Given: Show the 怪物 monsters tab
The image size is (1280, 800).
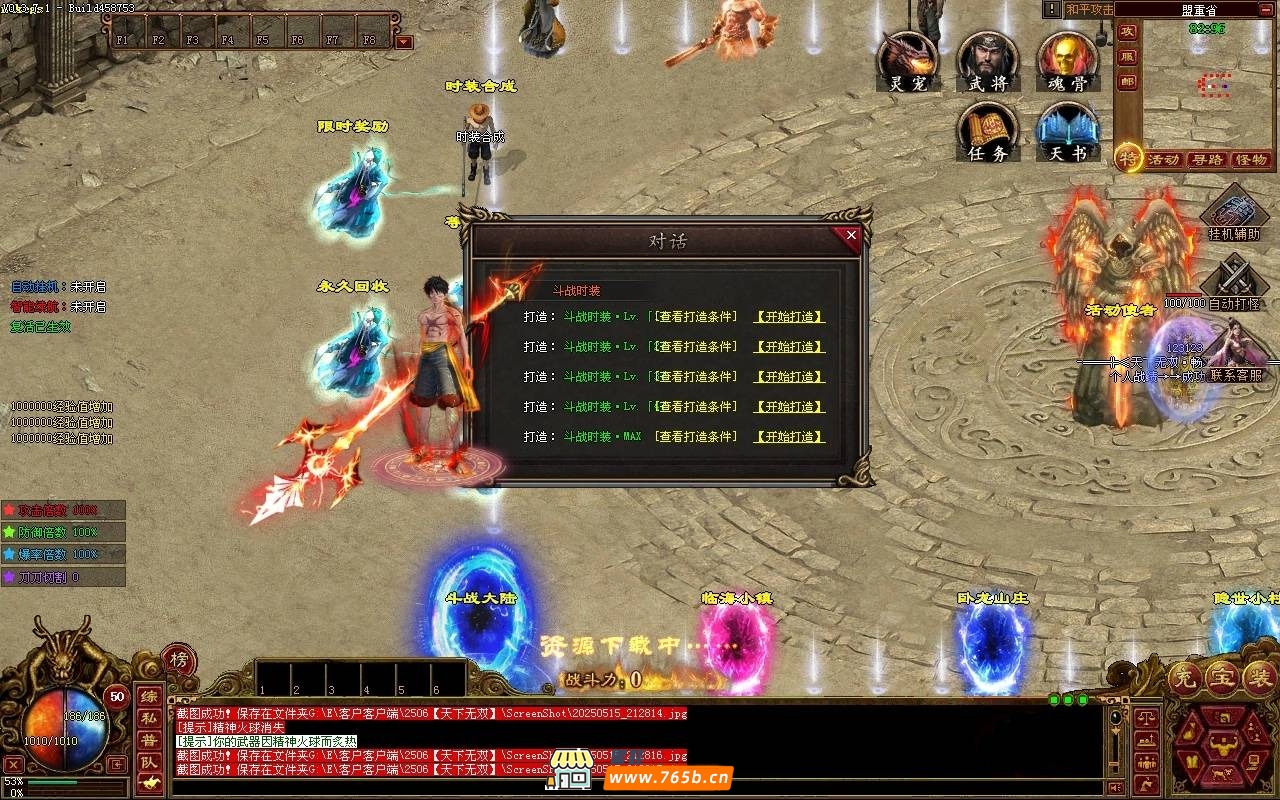Looking at the screenshot, I should pos(1251,160).
